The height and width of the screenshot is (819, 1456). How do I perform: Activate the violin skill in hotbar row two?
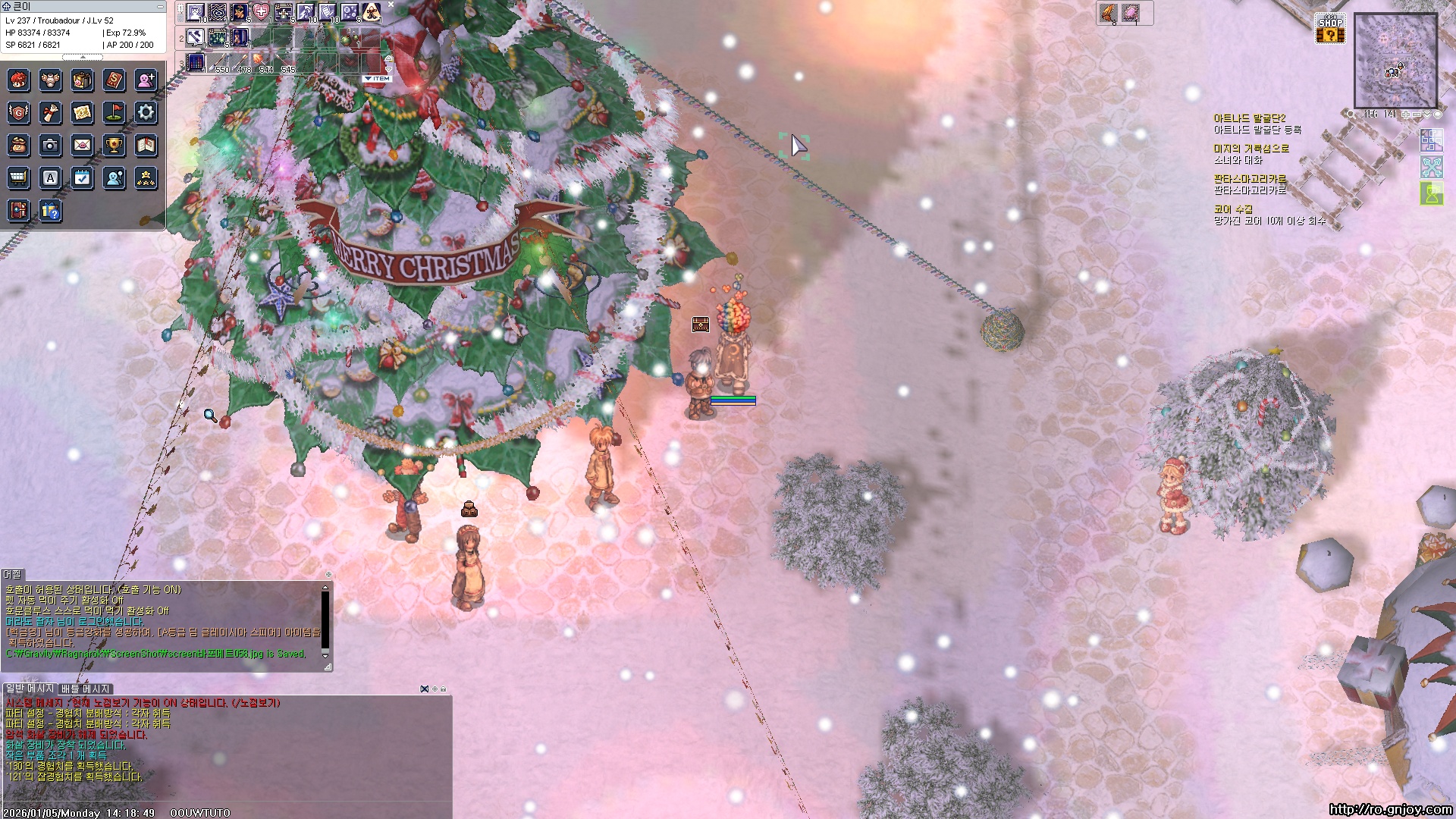[x=240, y=37]
